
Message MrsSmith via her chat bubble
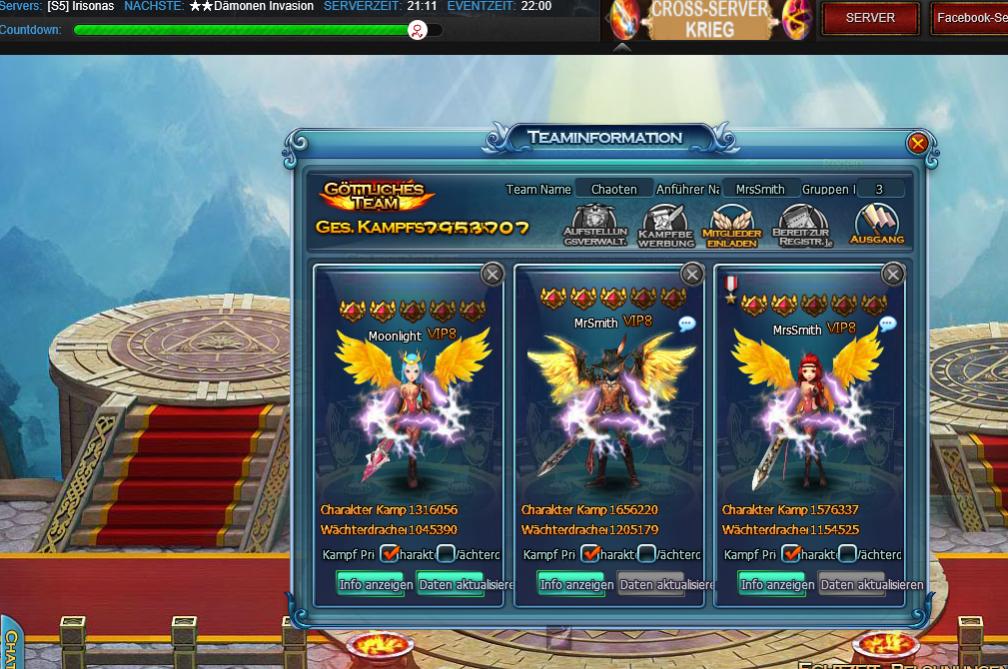pos(887,324)
